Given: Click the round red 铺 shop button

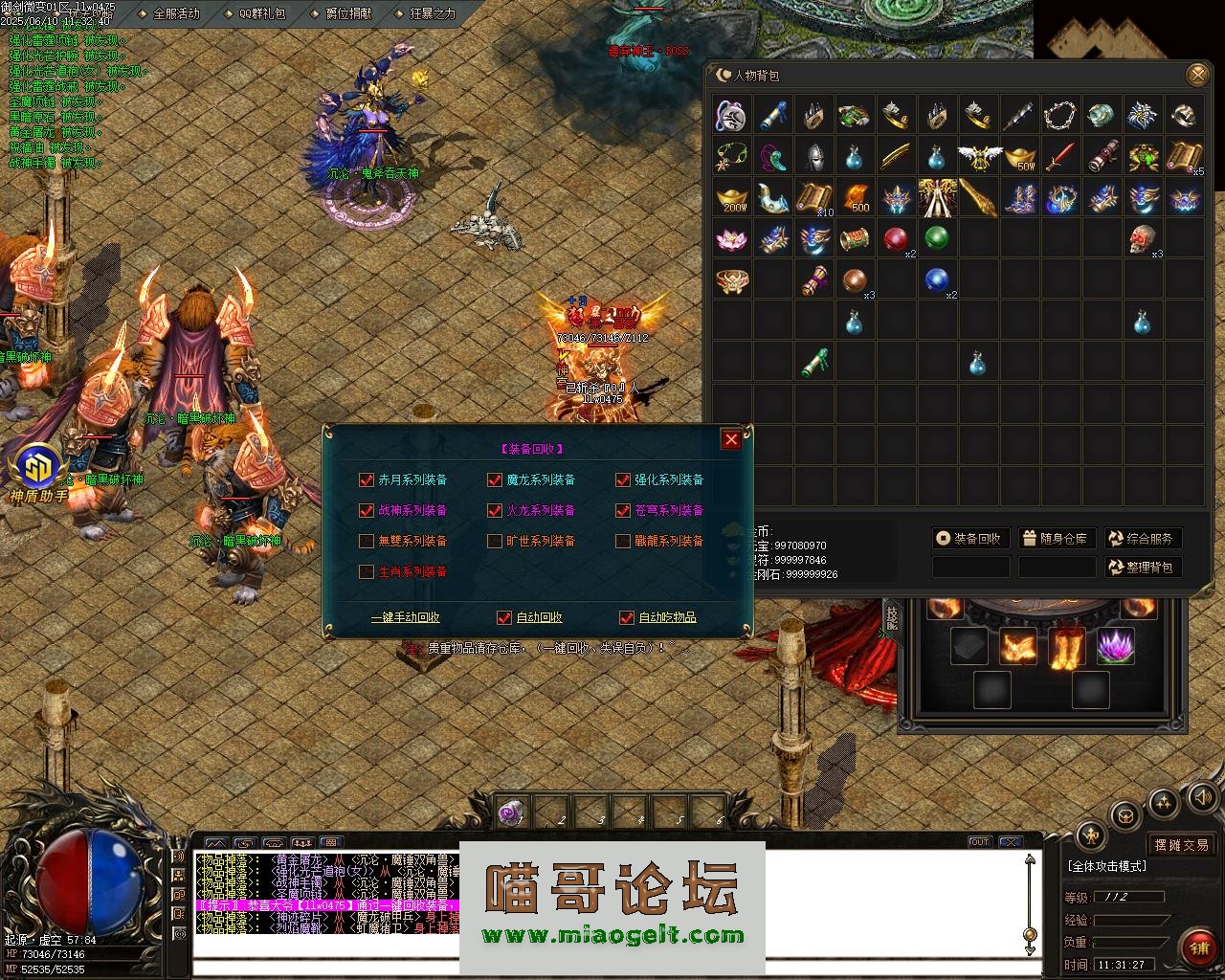Looking at the screenshot, I should click(1199, 947).
